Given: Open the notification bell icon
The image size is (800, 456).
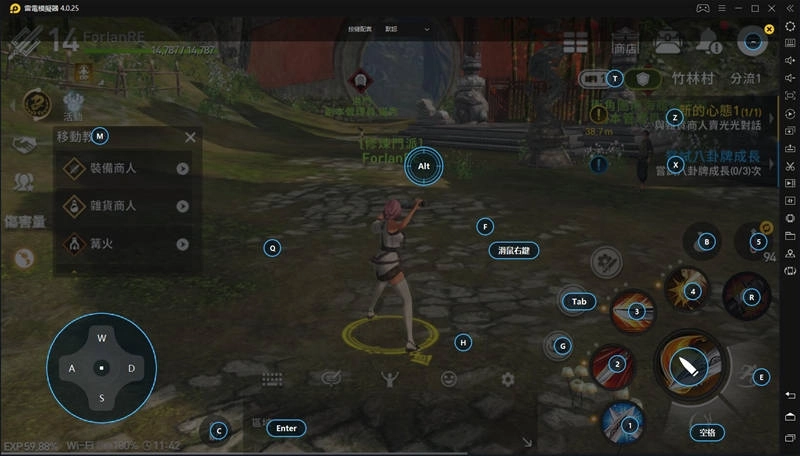Looking at the screenshot, I should pos(709,42).
